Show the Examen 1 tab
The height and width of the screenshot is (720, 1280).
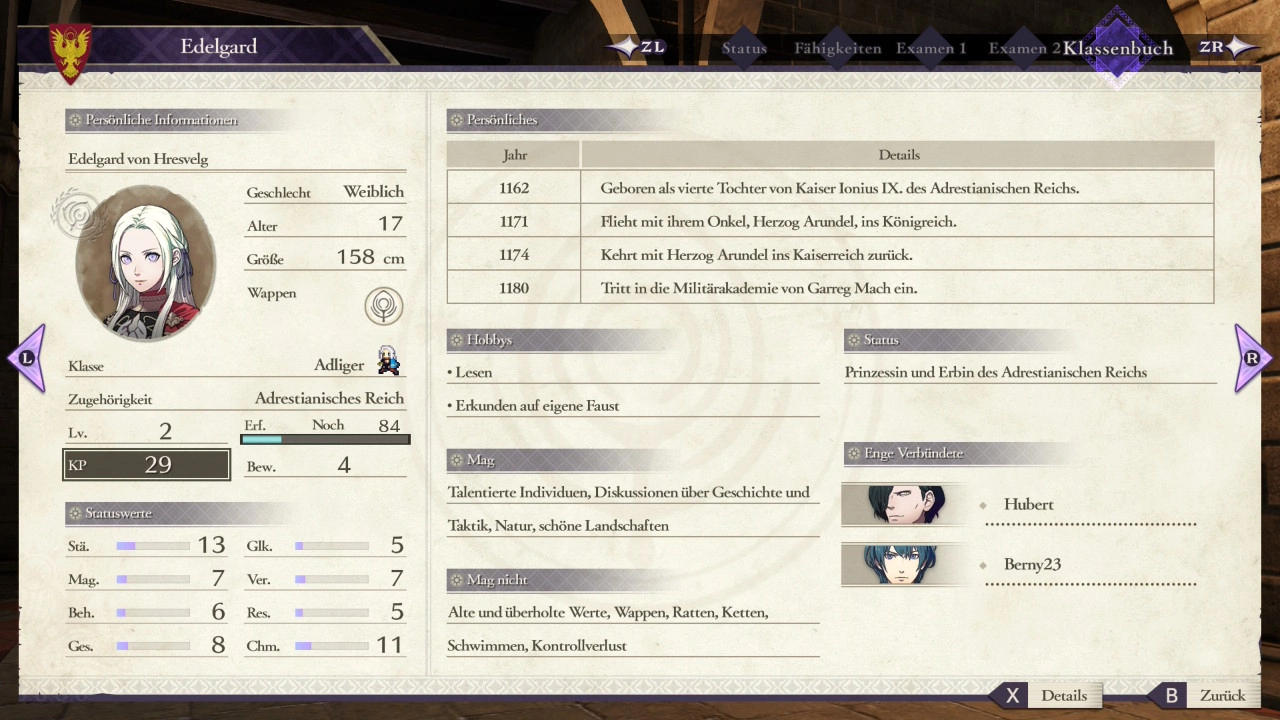pyautogui.click(x=930, y=48)
